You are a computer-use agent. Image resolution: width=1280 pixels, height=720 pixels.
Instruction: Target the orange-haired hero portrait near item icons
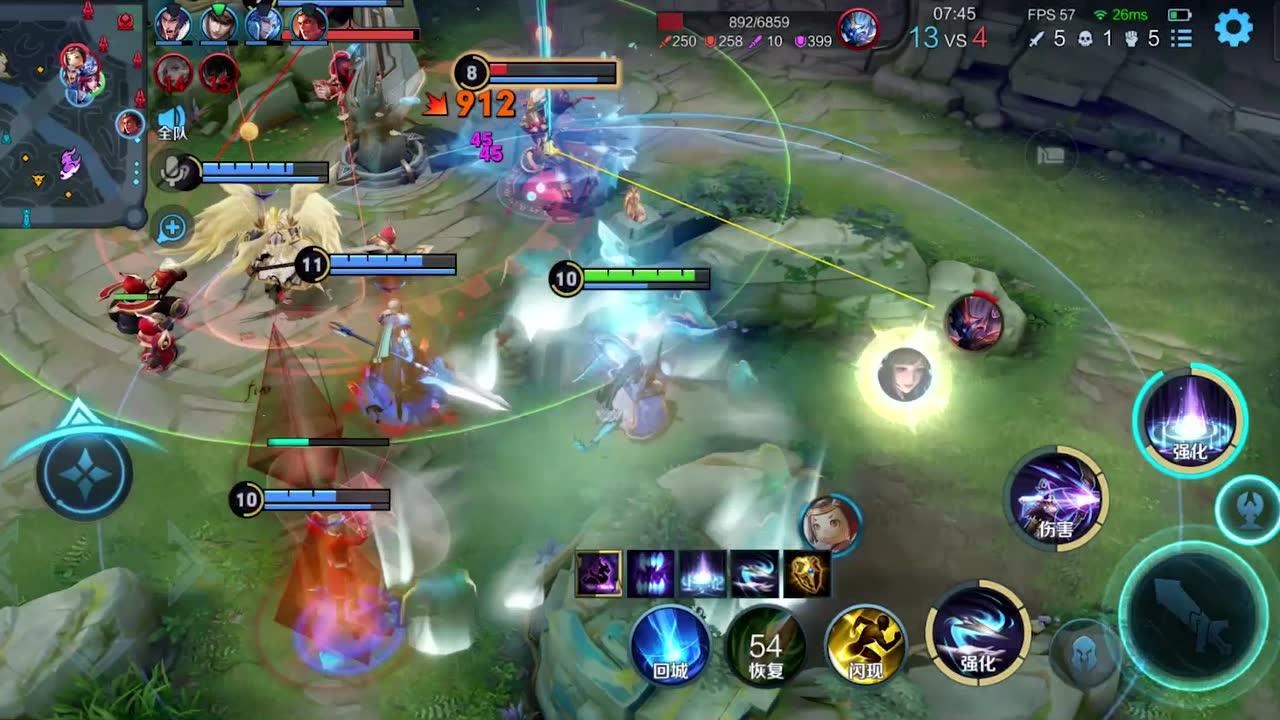(830, 523)
